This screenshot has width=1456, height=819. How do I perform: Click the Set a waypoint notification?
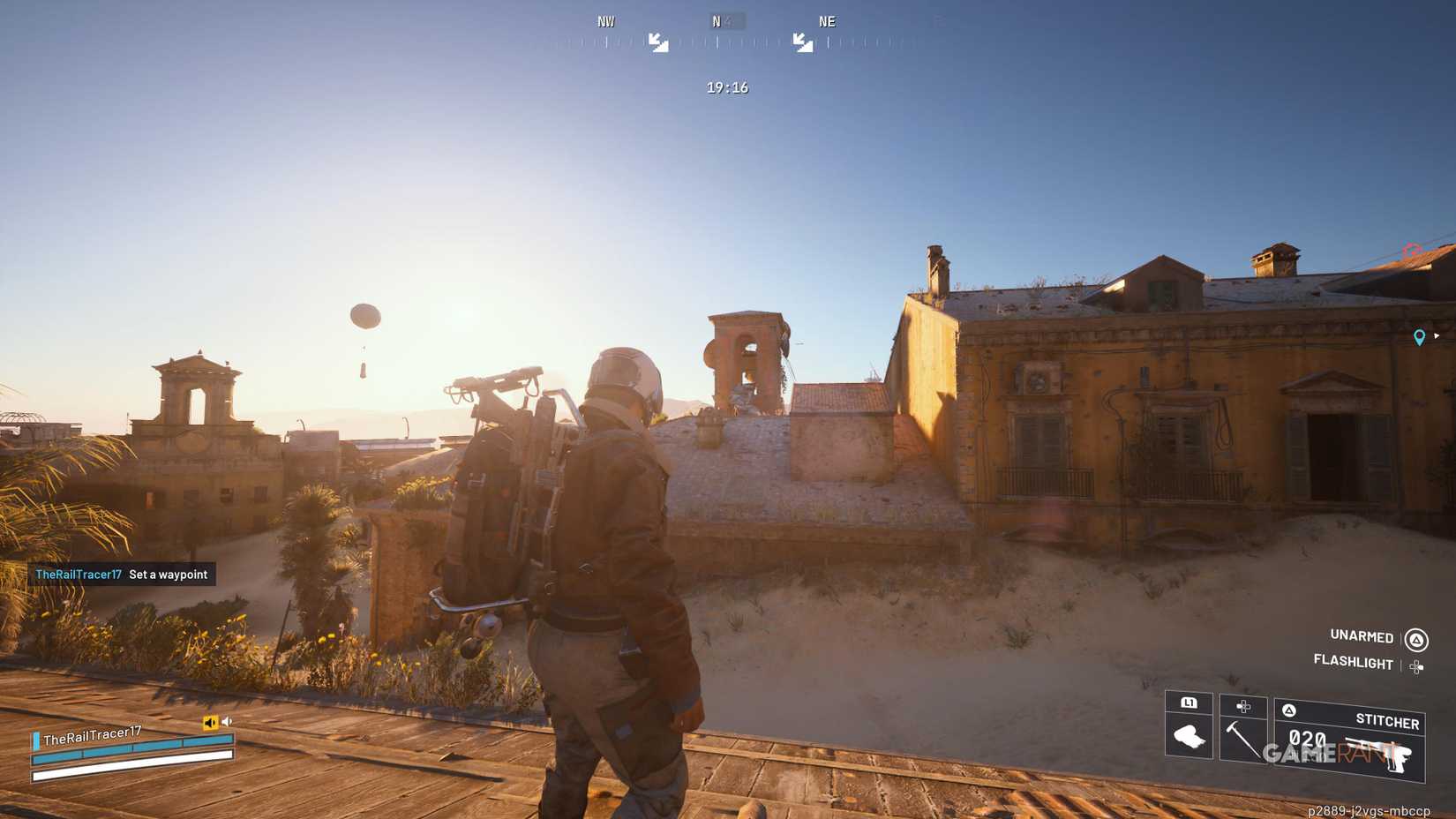pyautogui.click(x=168, y=574)
